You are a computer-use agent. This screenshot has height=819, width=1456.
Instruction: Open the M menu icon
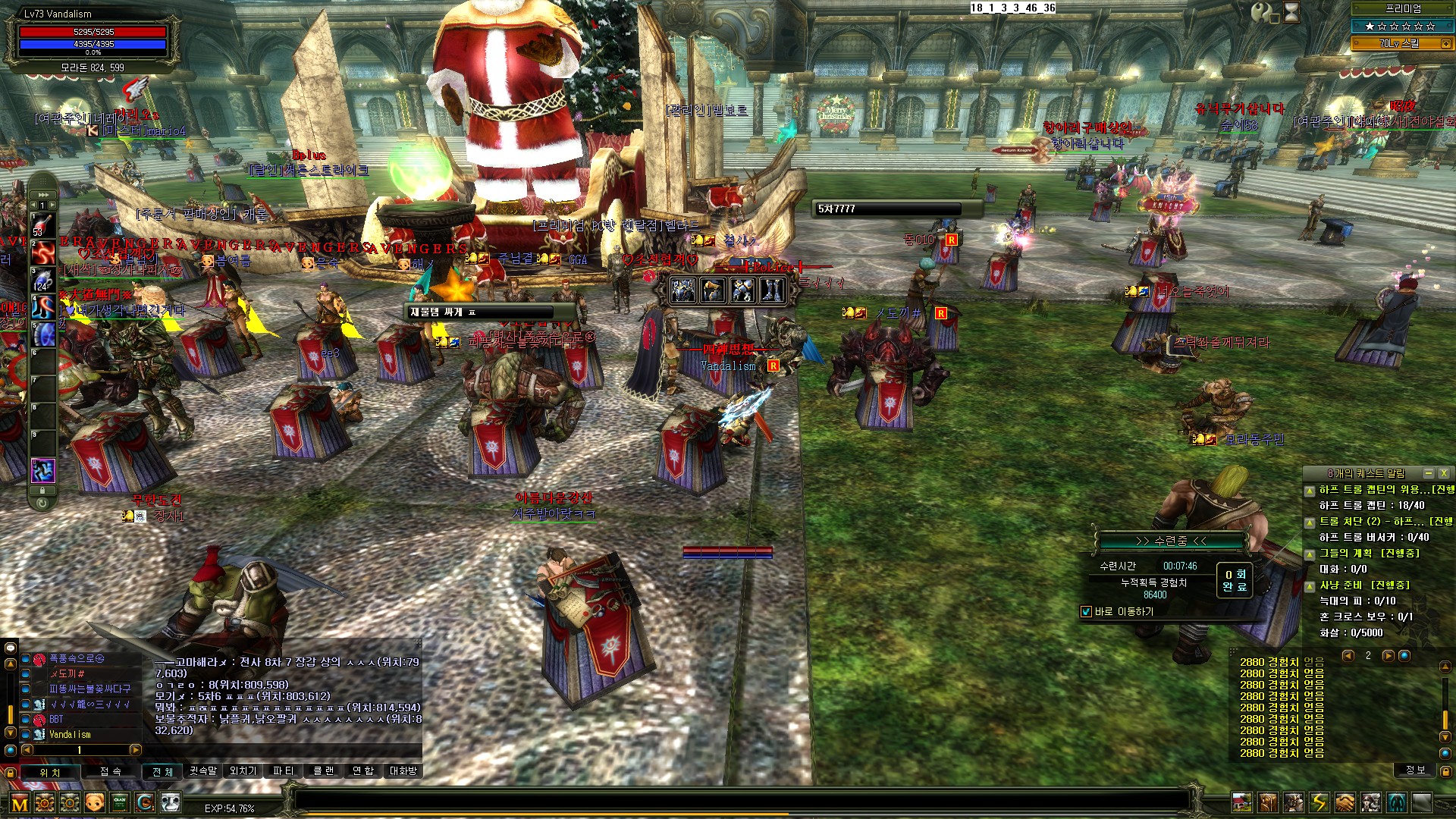(20, 803)
